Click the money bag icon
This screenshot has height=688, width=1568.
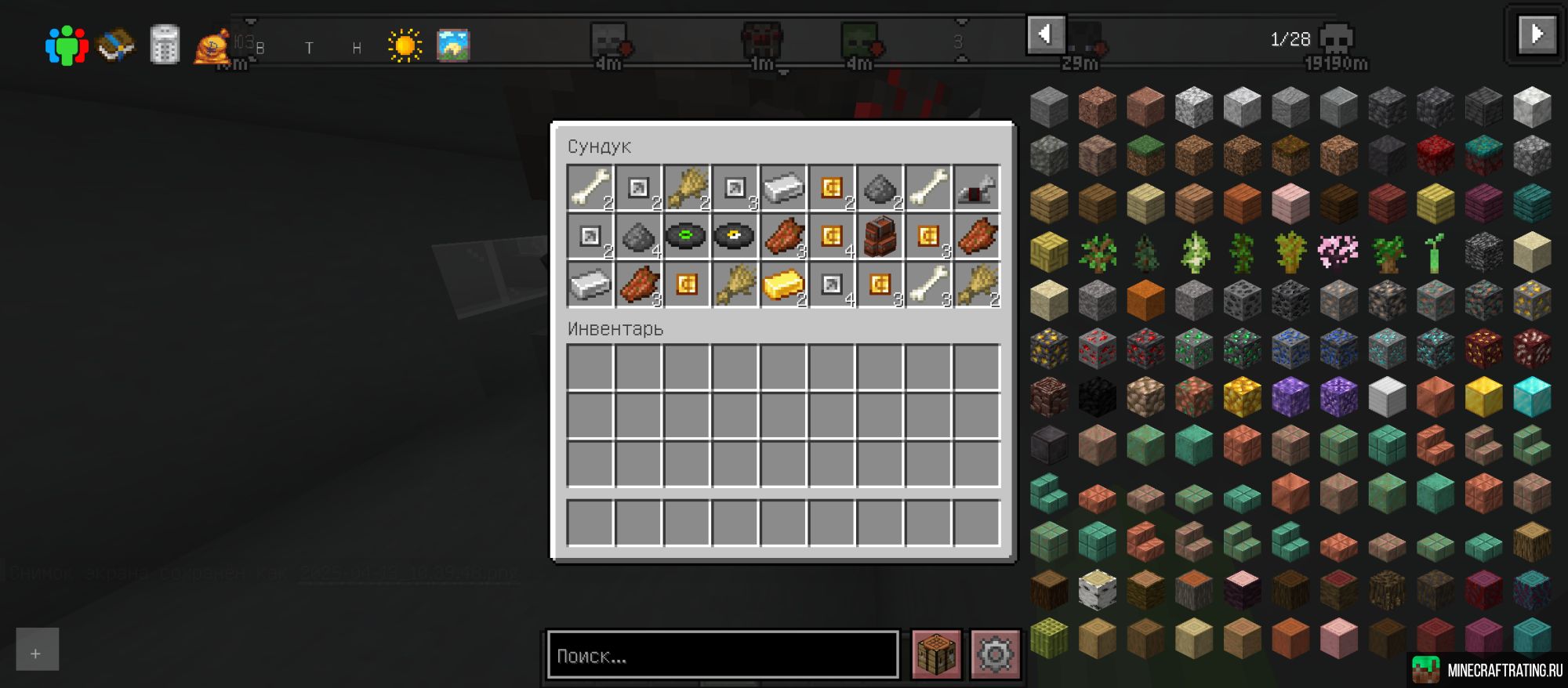tap(212, 47)
